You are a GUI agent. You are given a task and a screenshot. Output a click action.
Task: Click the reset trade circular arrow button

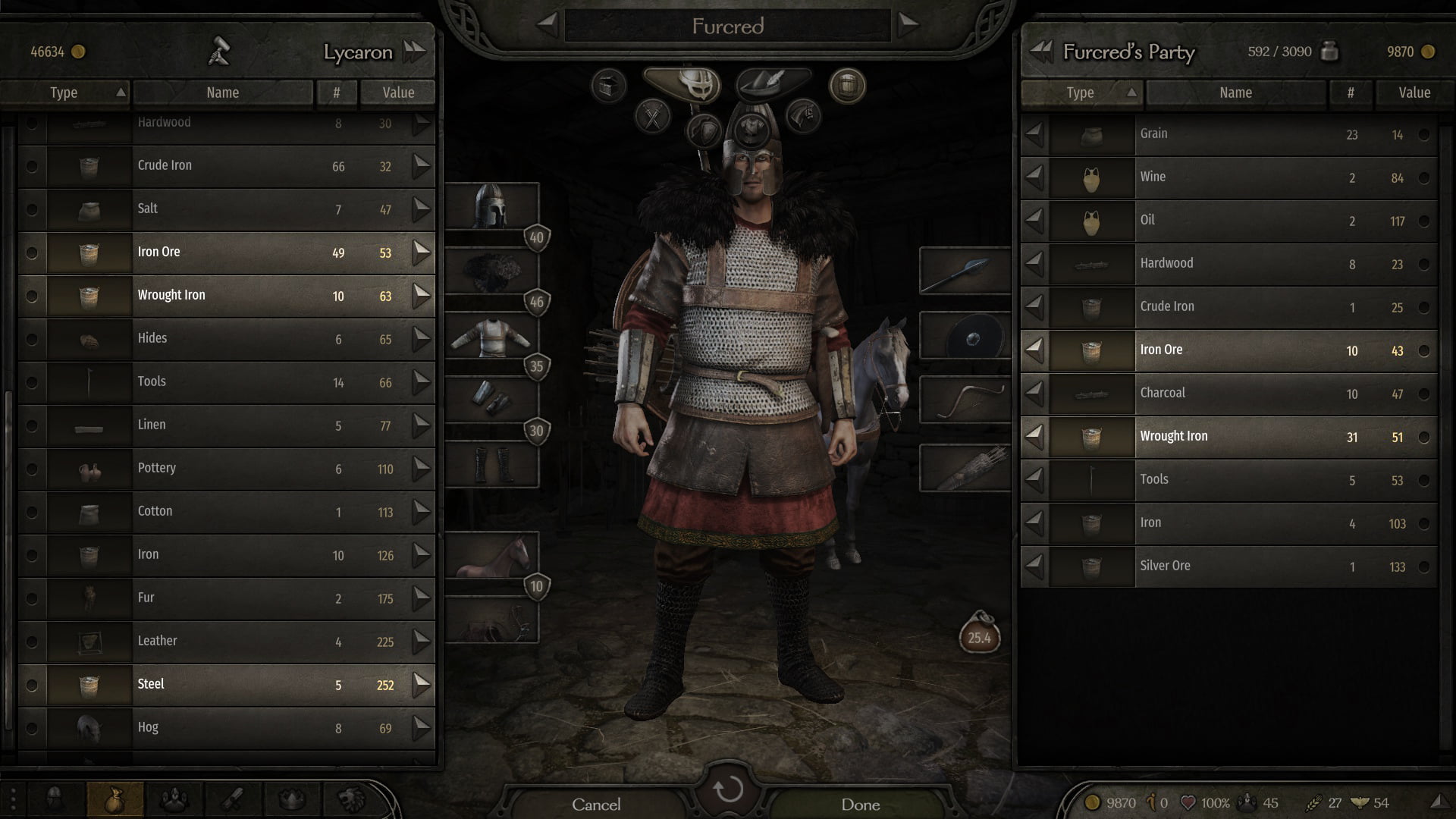click(x=728, y=790)
